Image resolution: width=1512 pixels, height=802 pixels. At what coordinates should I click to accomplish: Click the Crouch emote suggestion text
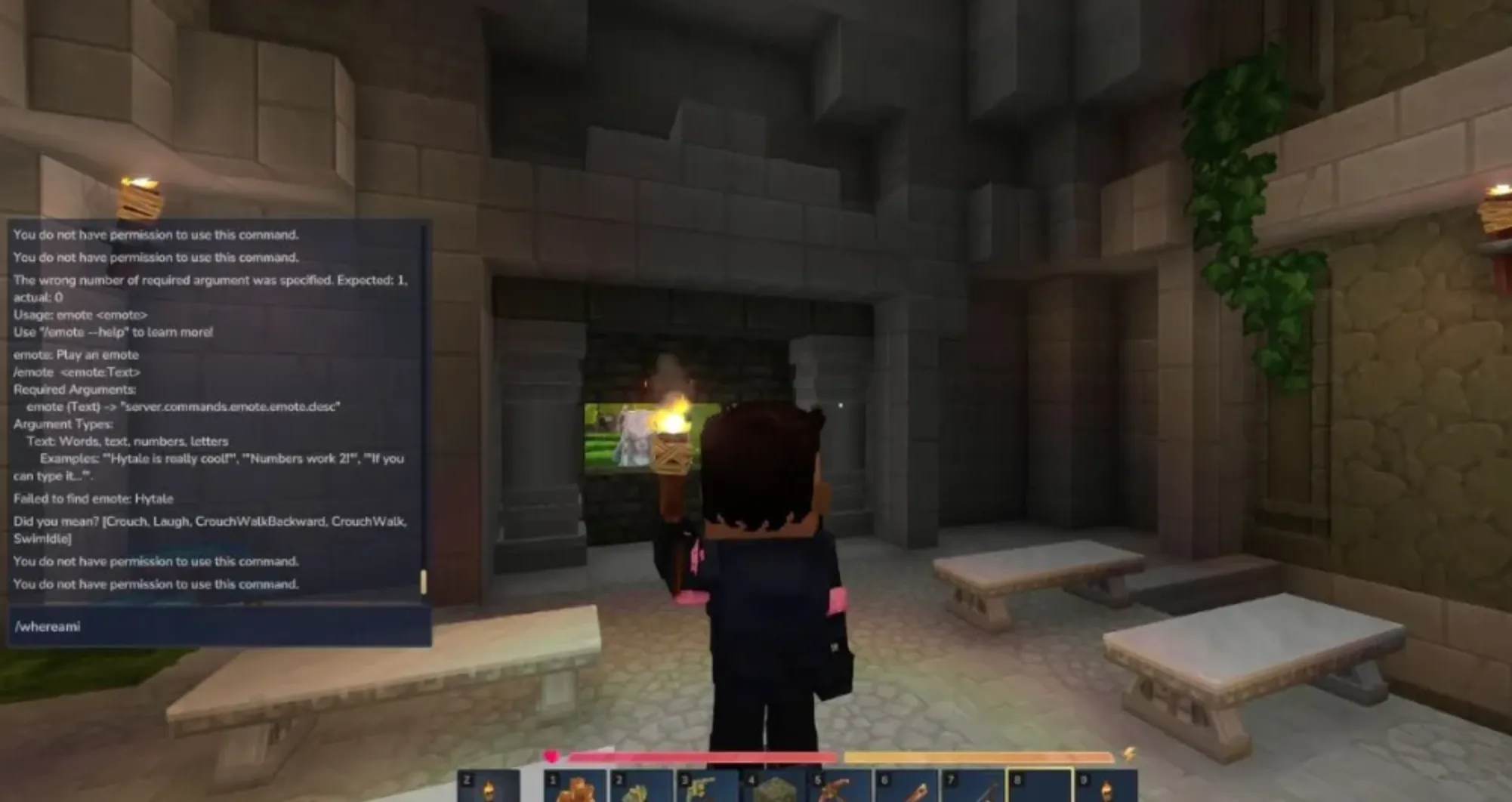(x=121, y=520)
